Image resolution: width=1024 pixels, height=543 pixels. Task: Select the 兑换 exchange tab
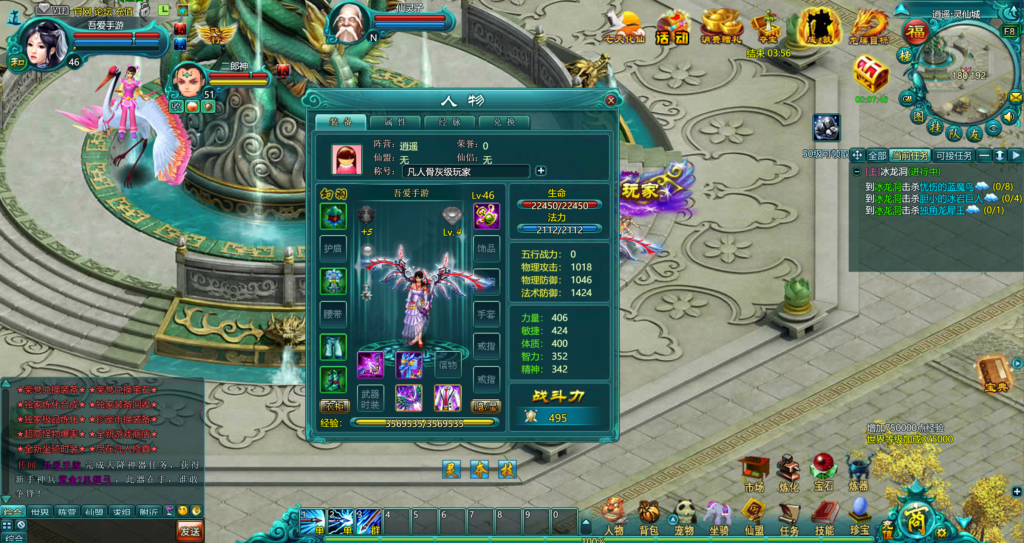tap(503, 122)
